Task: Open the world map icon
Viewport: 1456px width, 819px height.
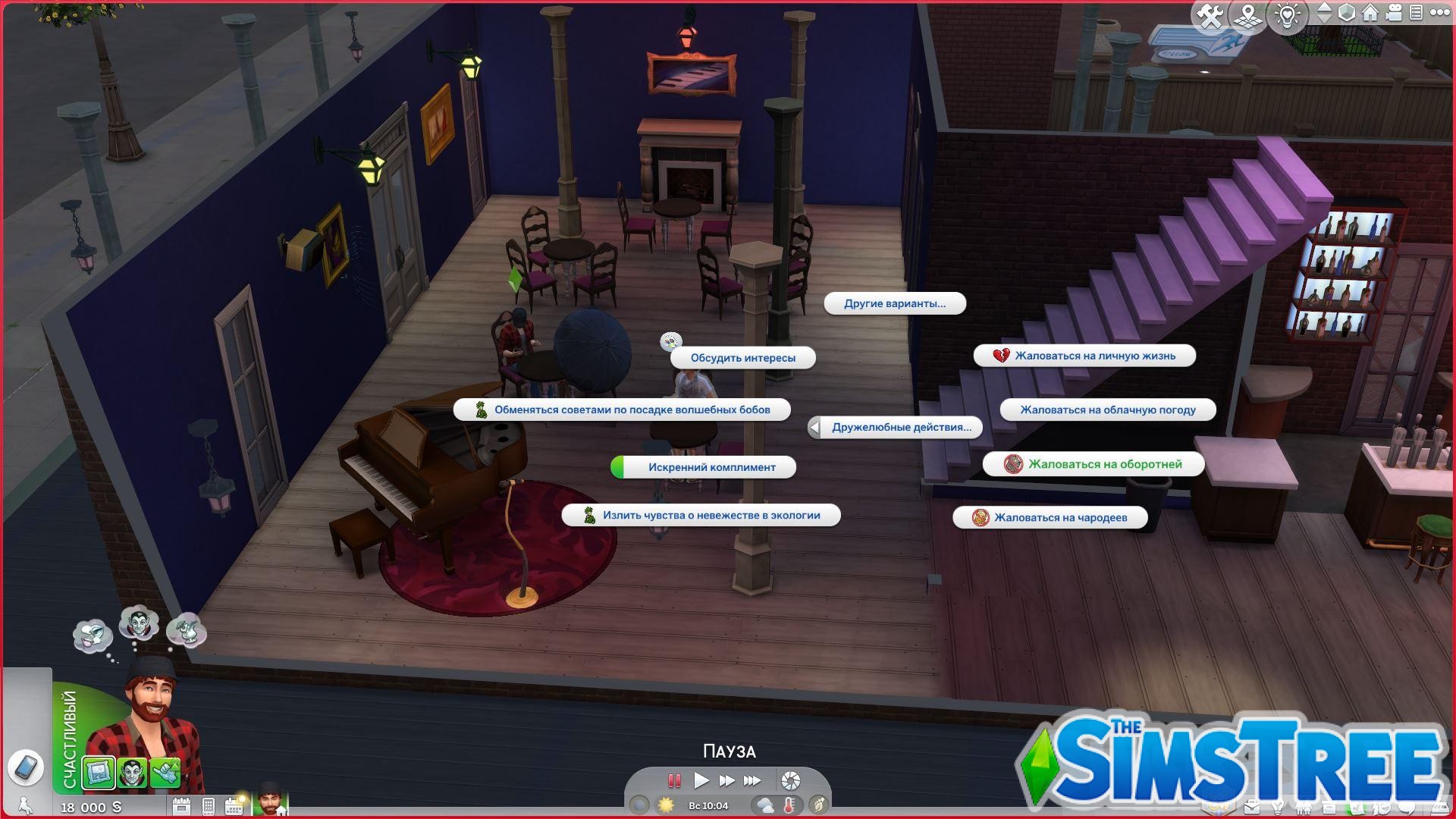Action: pyautogui.click(x=1248, y=13)
